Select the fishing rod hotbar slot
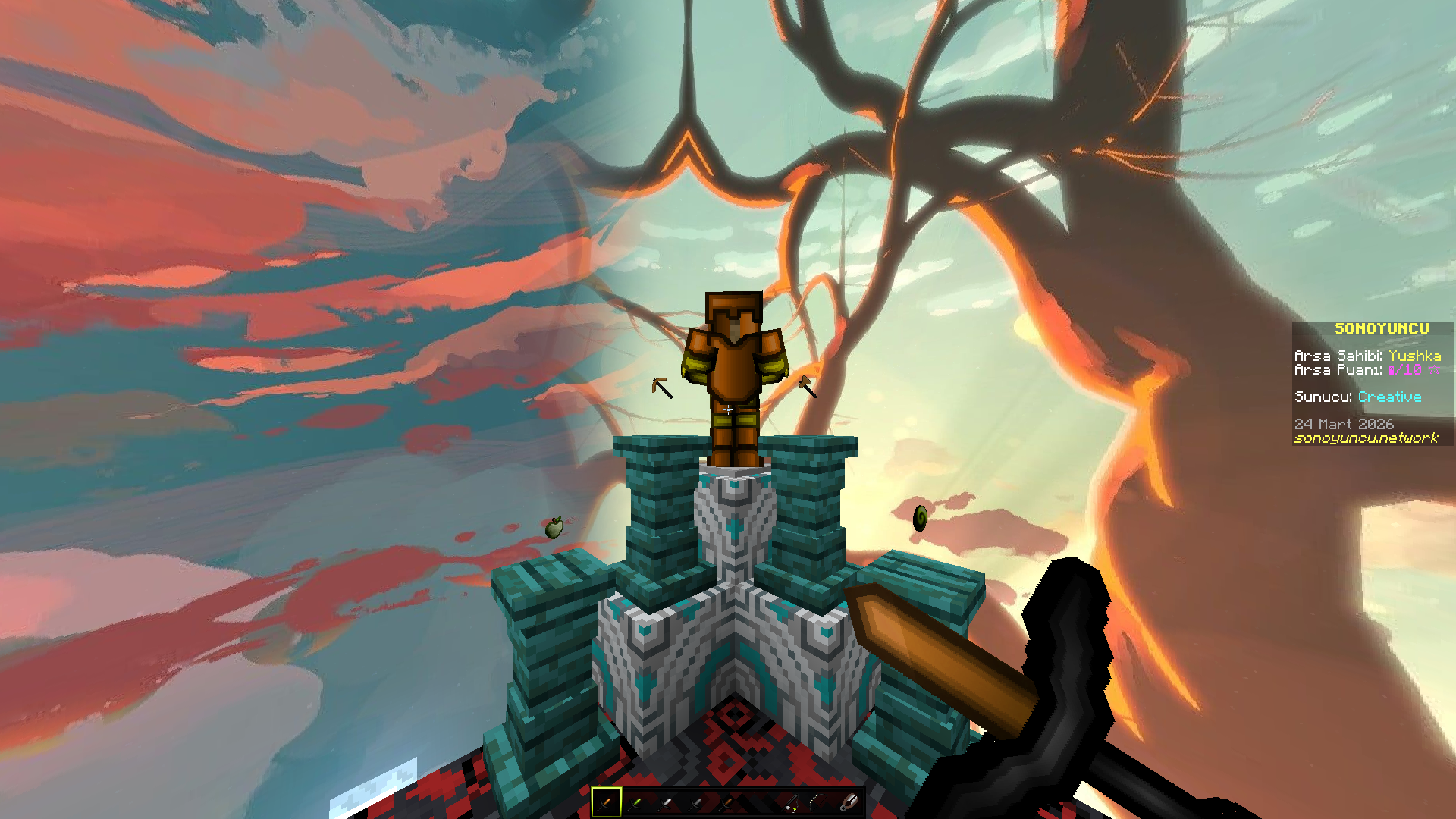The width and height of the screenshot is (1456, 819). [x=790, y=802]
